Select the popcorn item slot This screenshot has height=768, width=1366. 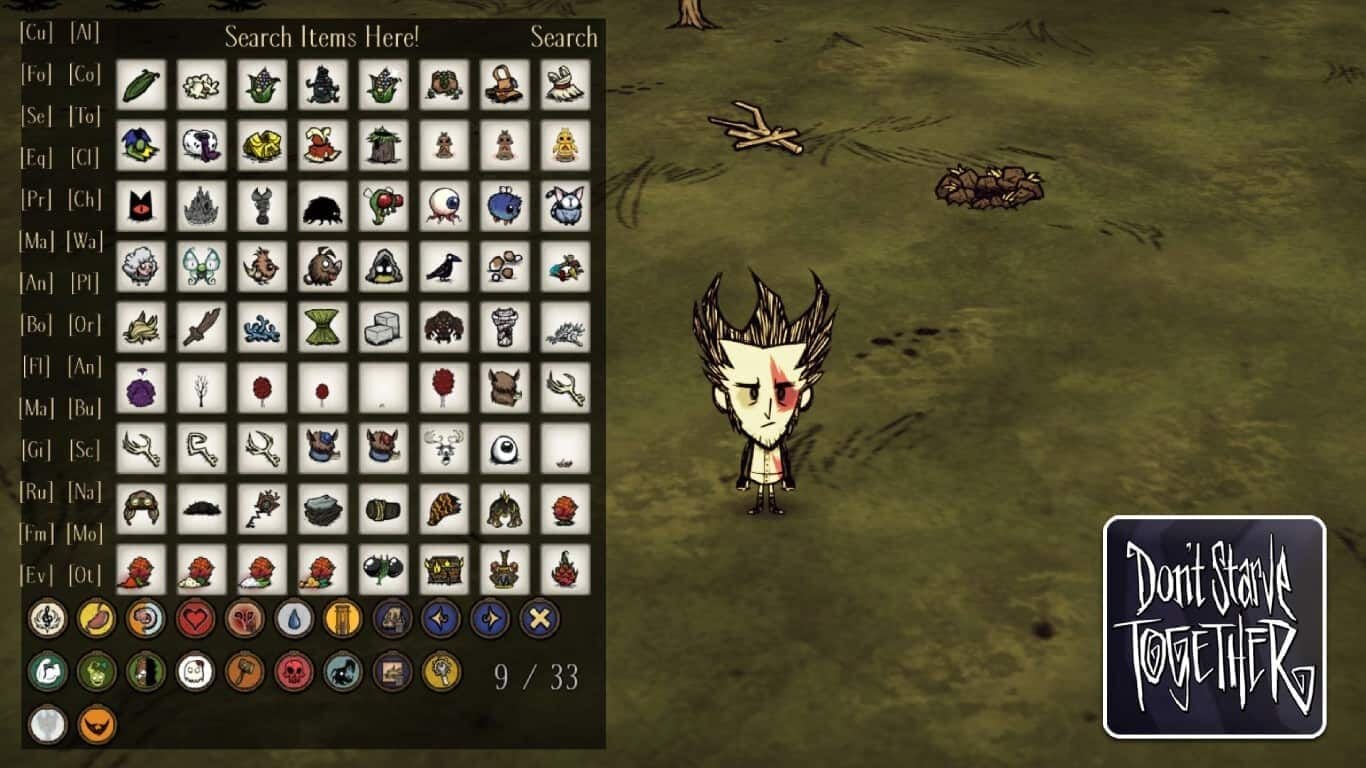[201, 85]
